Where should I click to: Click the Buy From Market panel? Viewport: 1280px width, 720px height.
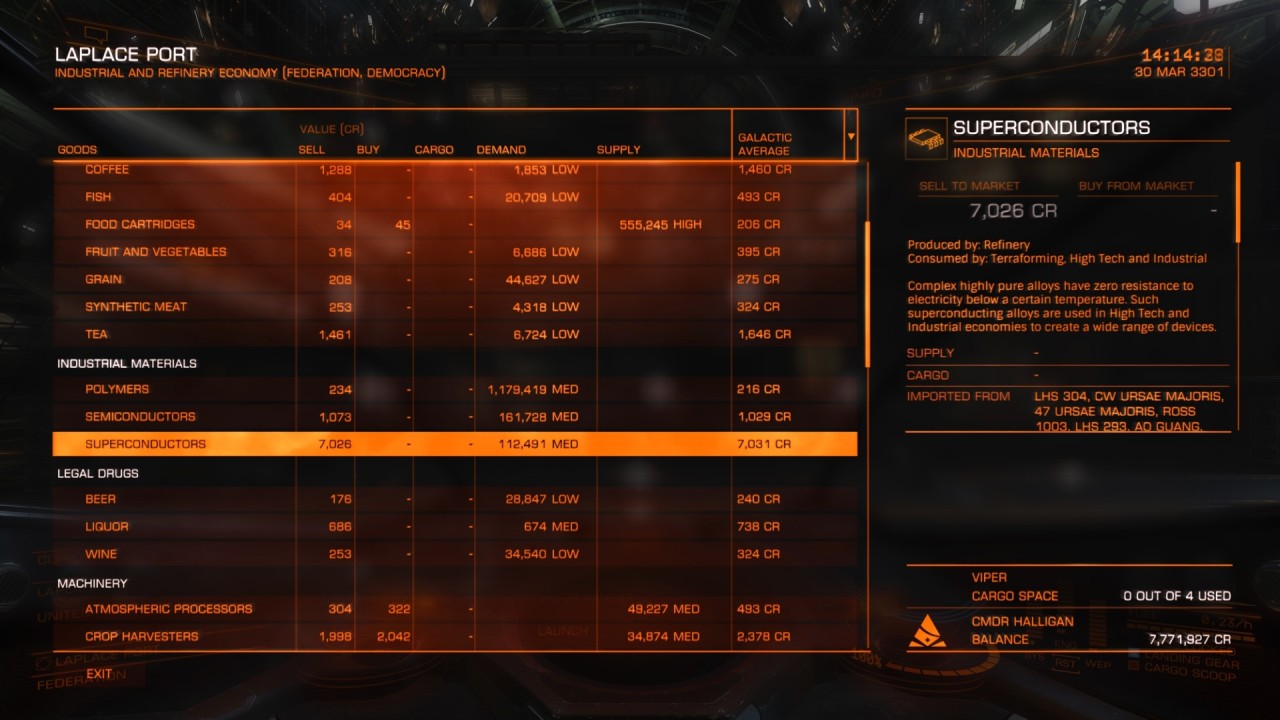click(x=1148, y=201)
